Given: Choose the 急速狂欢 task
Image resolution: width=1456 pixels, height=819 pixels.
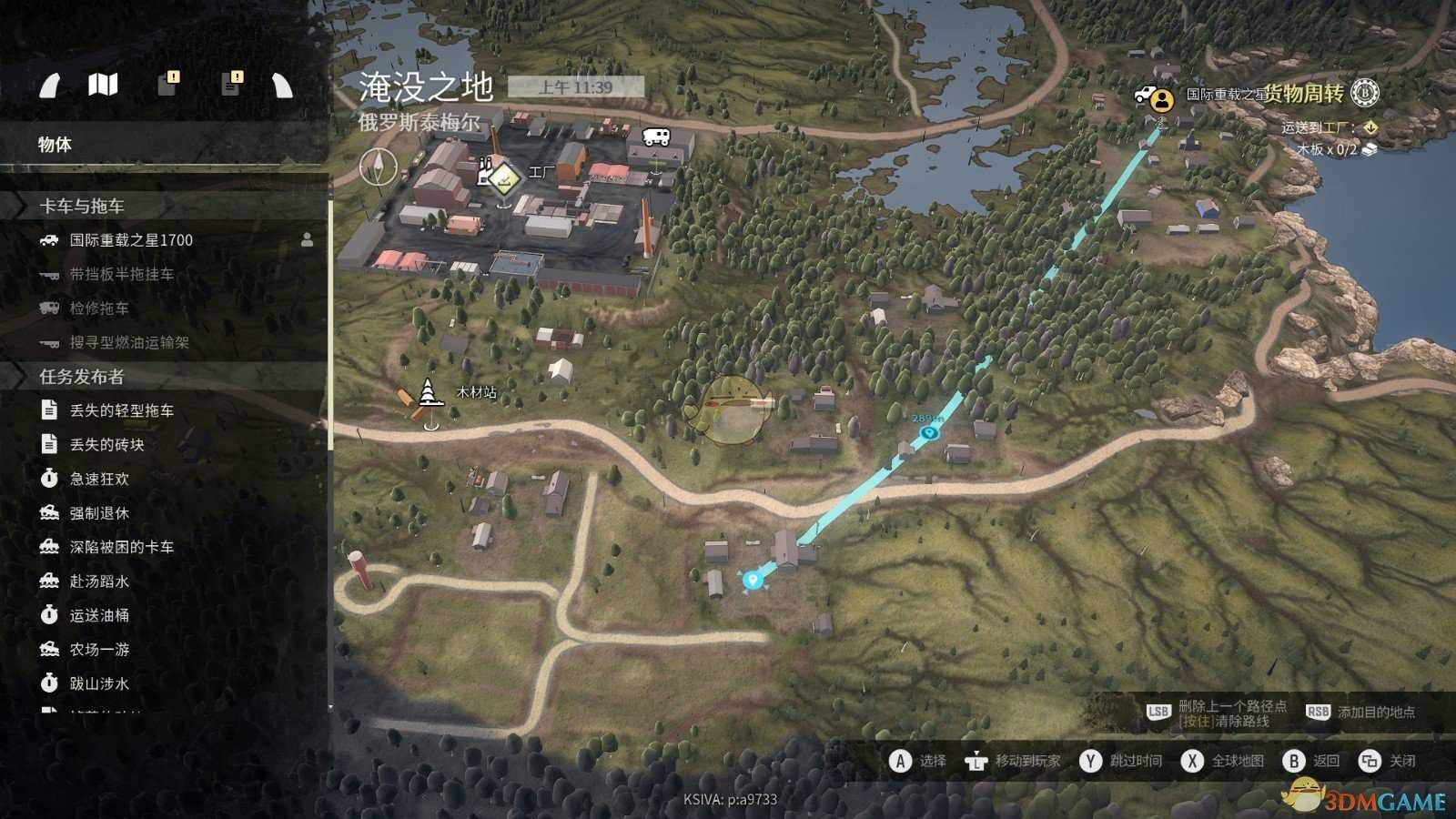Looking at the screenshot, I should coord(99,479).
